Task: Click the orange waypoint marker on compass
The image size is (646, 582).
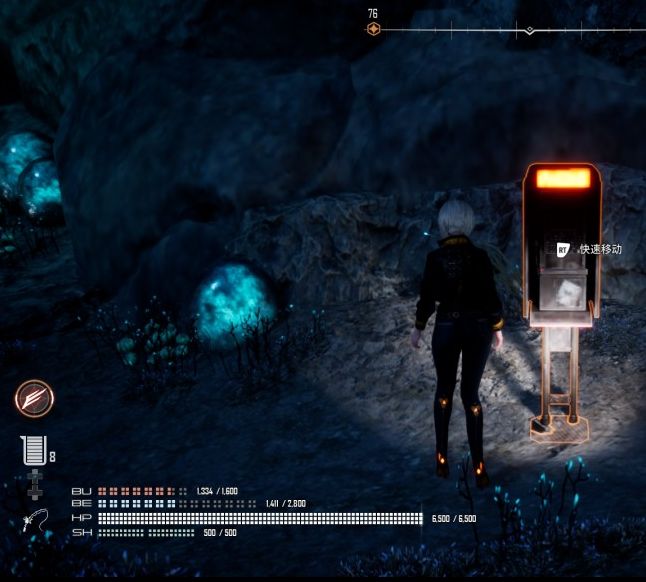Action: 373,29
